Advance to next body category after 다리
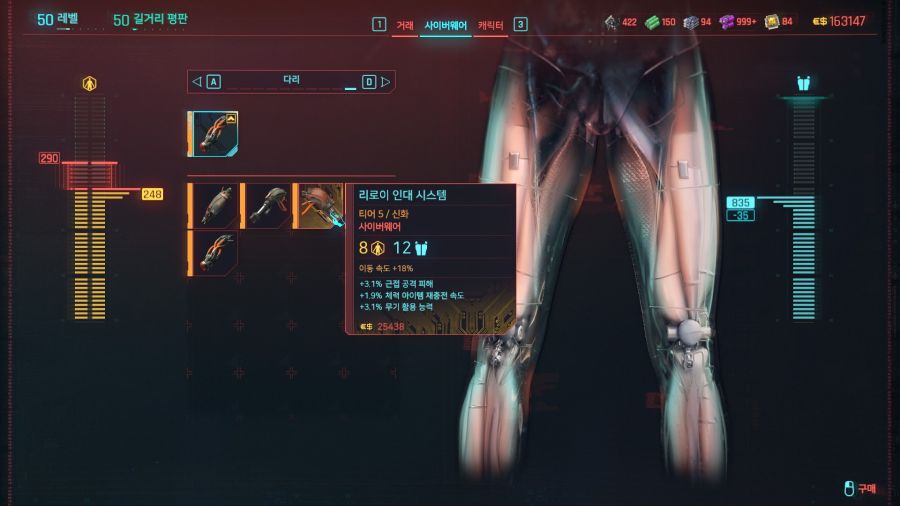Image resolution: width=900 pixels, height=506 pixels. [386, 81]
